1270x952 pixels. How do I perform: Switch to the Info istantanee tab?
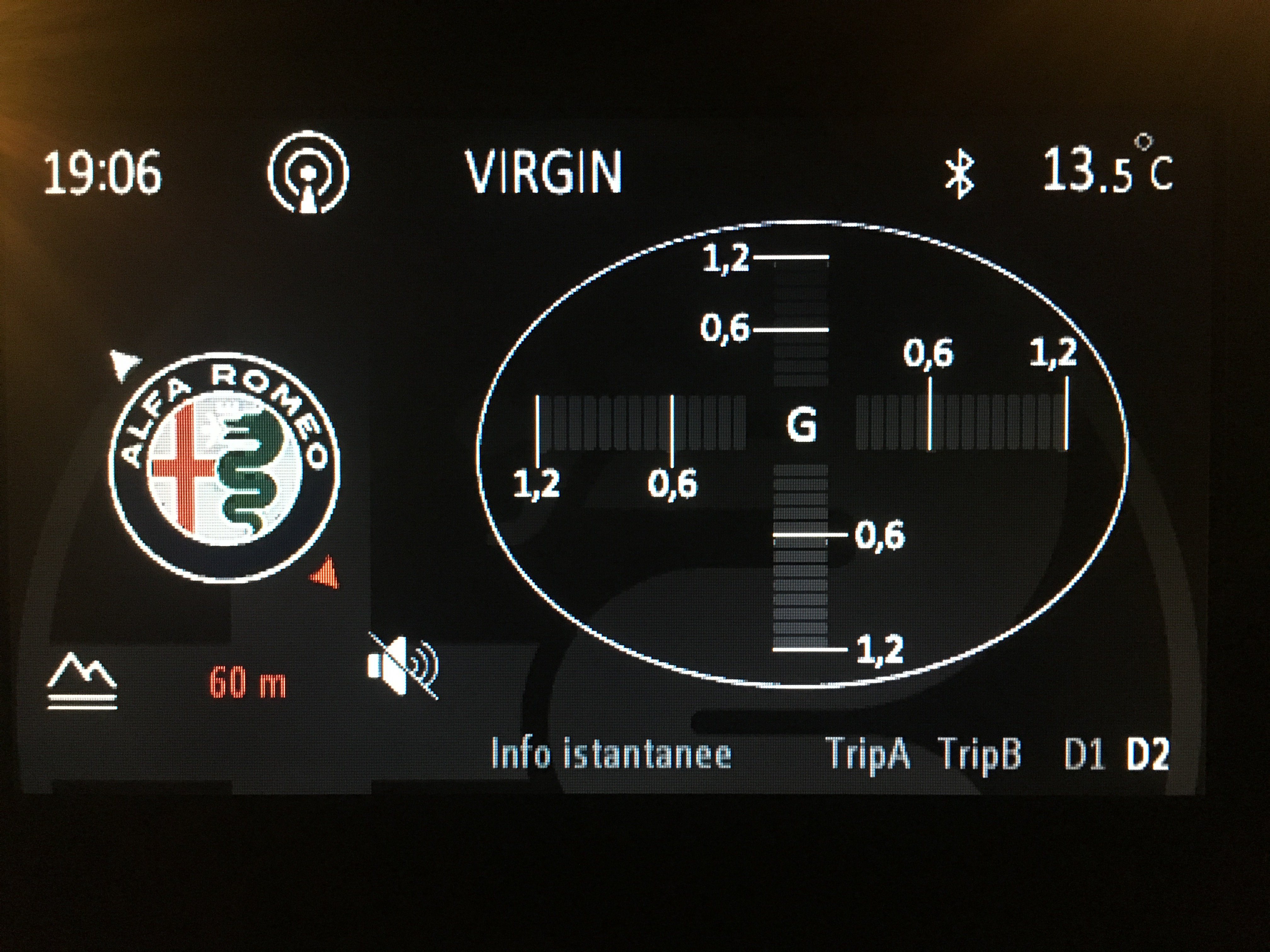[611, 753]
